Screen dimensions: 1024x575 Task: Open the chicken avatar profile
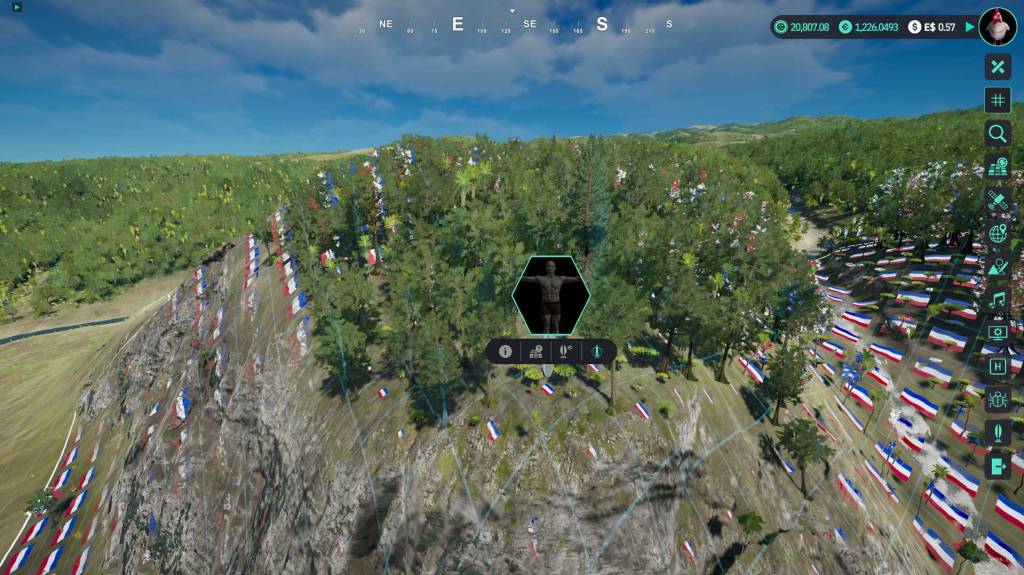coord(997,27)
